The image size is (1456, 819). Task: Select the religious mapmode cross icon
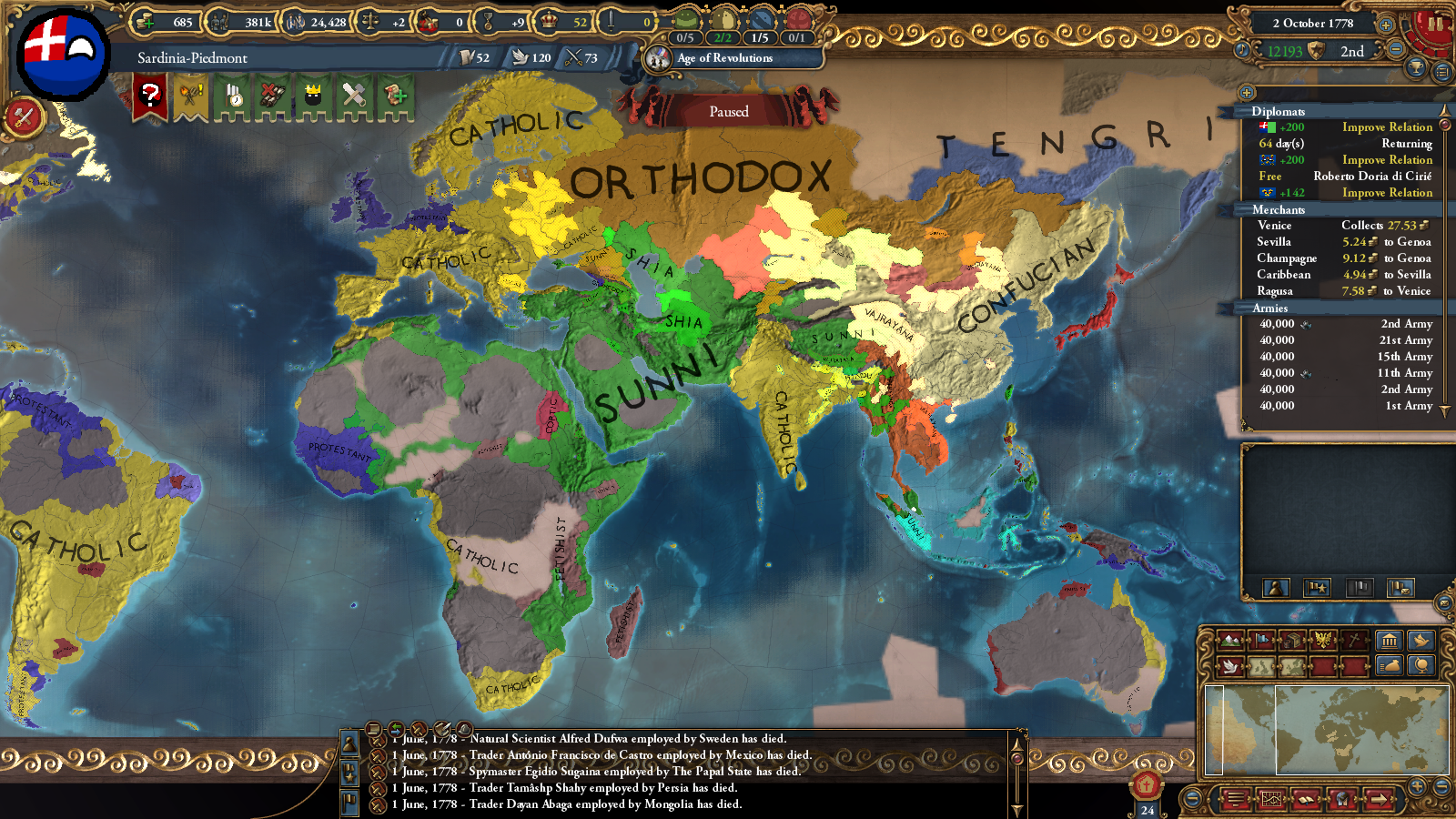click(1354, 640)
